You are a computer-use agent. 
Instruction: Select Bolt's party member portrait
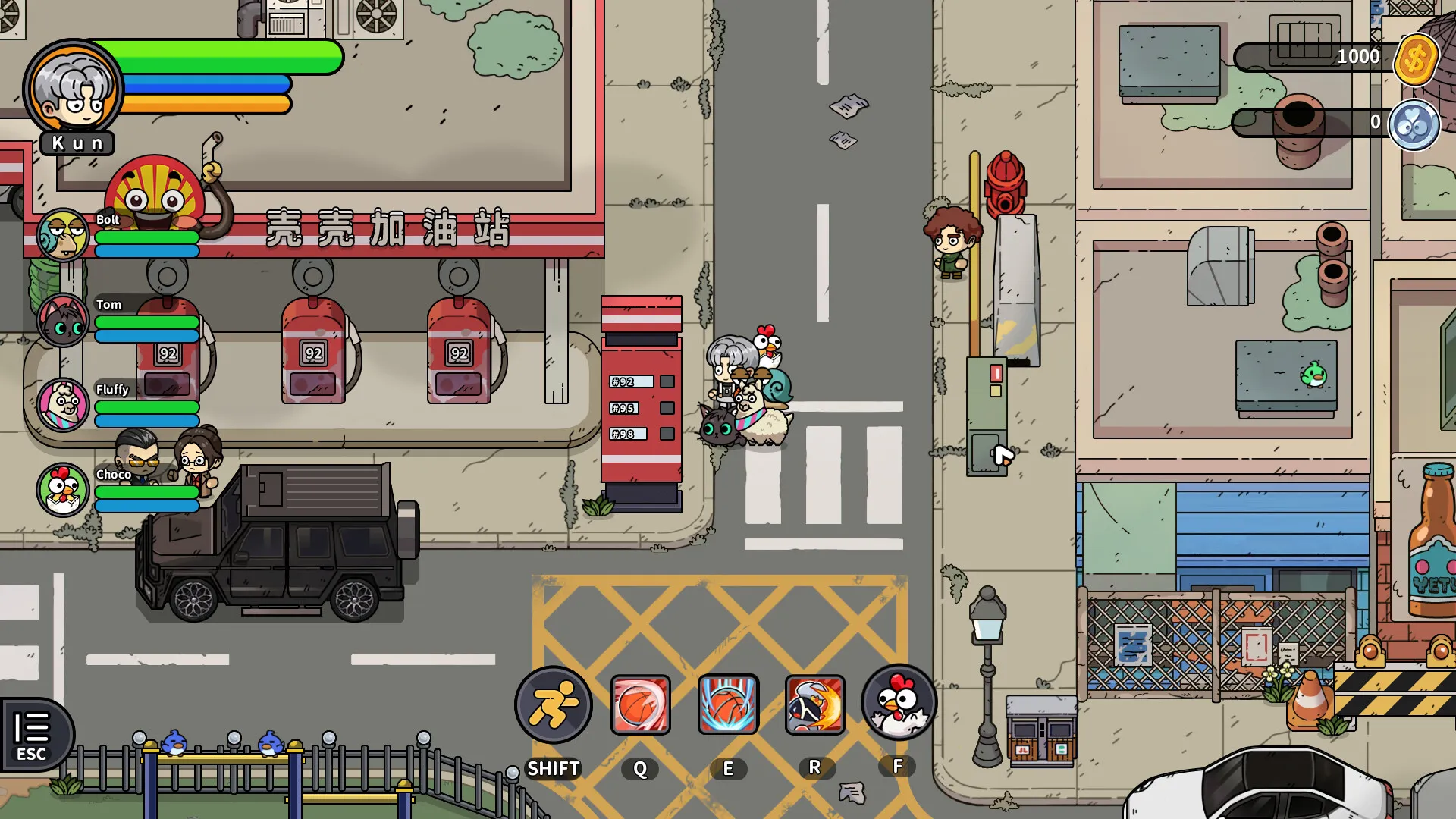coord(63,237)
